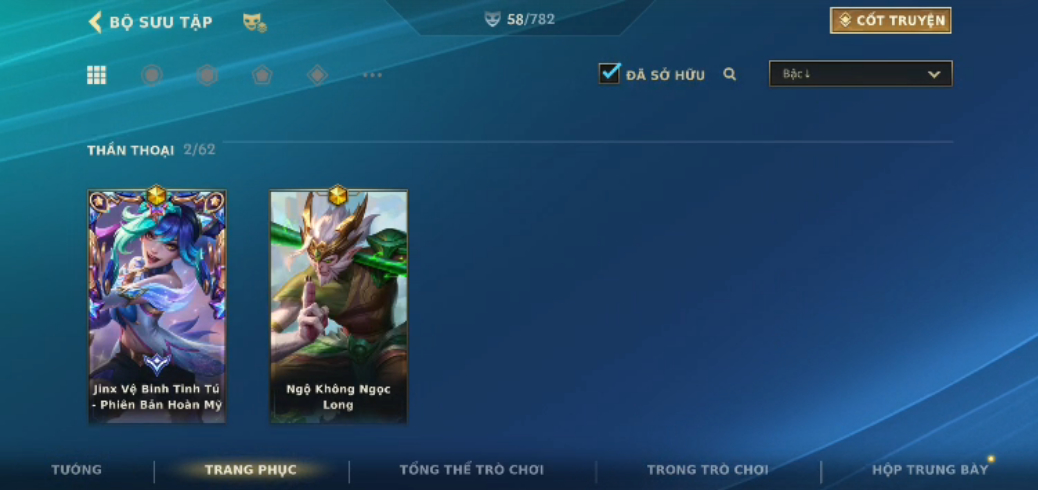Filter by the pentagon rarity tier icon
1038x490 pixels.
[262, 75]
